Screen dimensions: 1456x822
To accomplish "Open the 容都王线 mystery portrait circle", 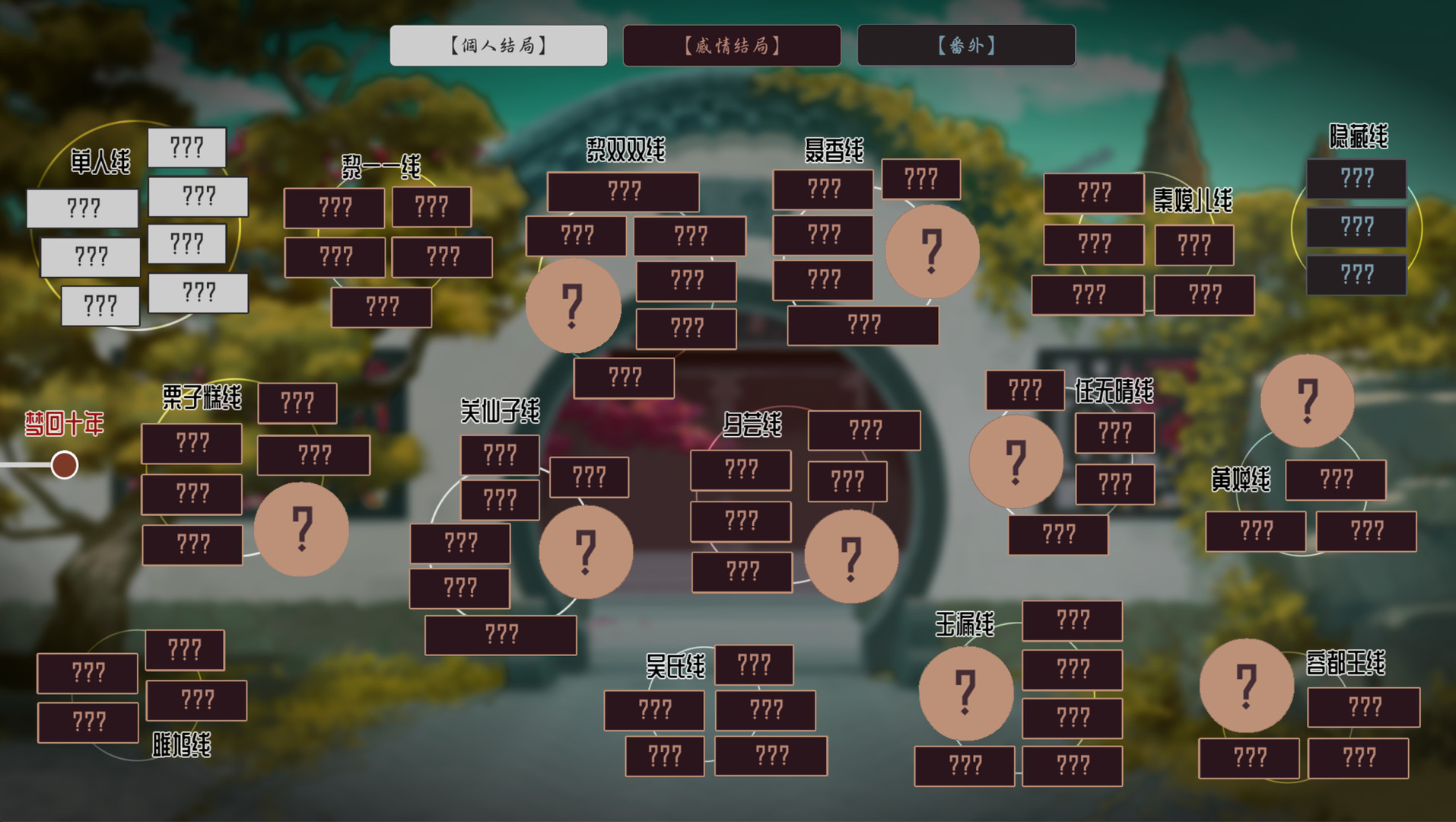I will [x=1246, y=684].
